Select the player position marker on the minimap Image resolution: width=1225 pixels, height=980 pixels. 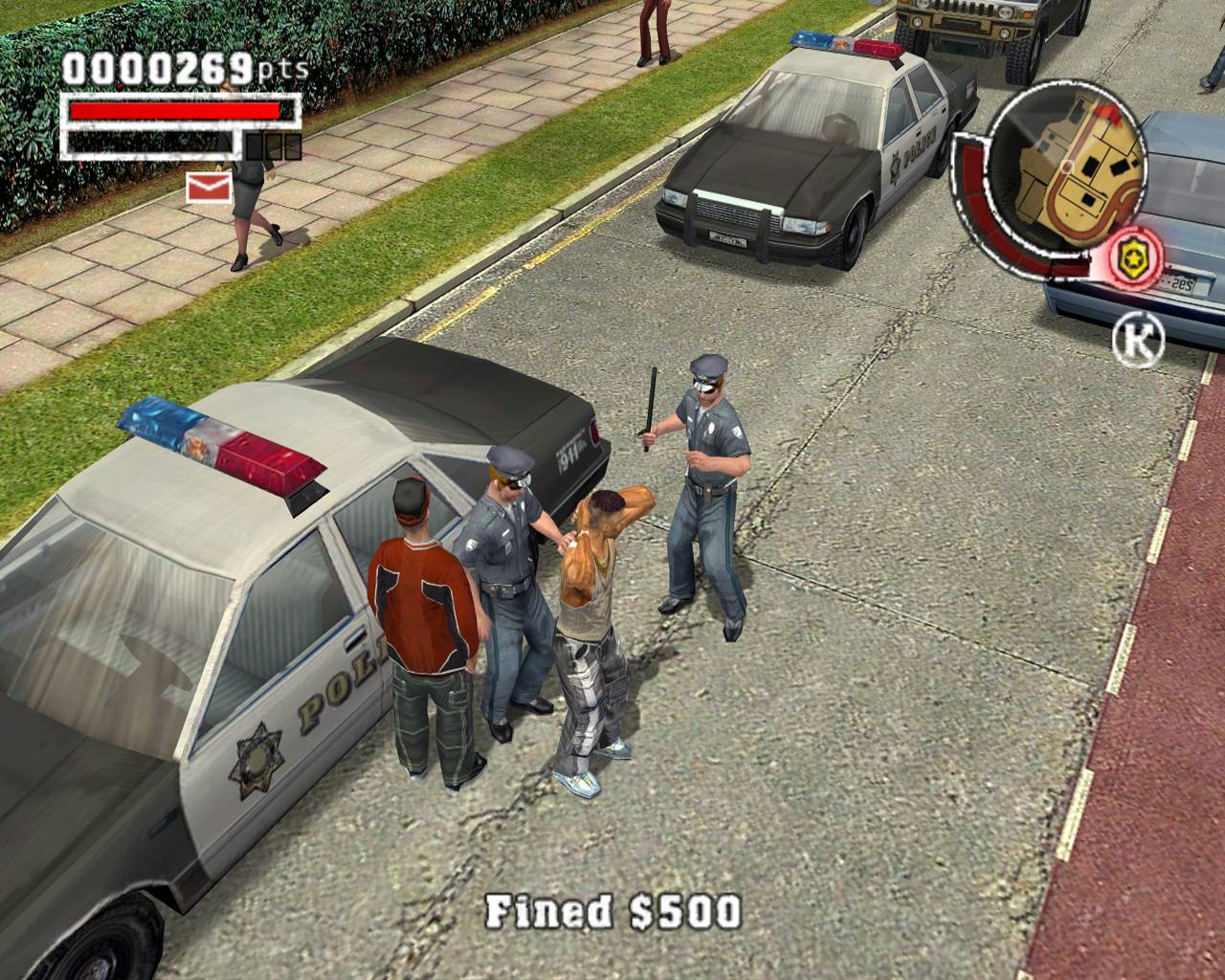tap(1068, 167)
